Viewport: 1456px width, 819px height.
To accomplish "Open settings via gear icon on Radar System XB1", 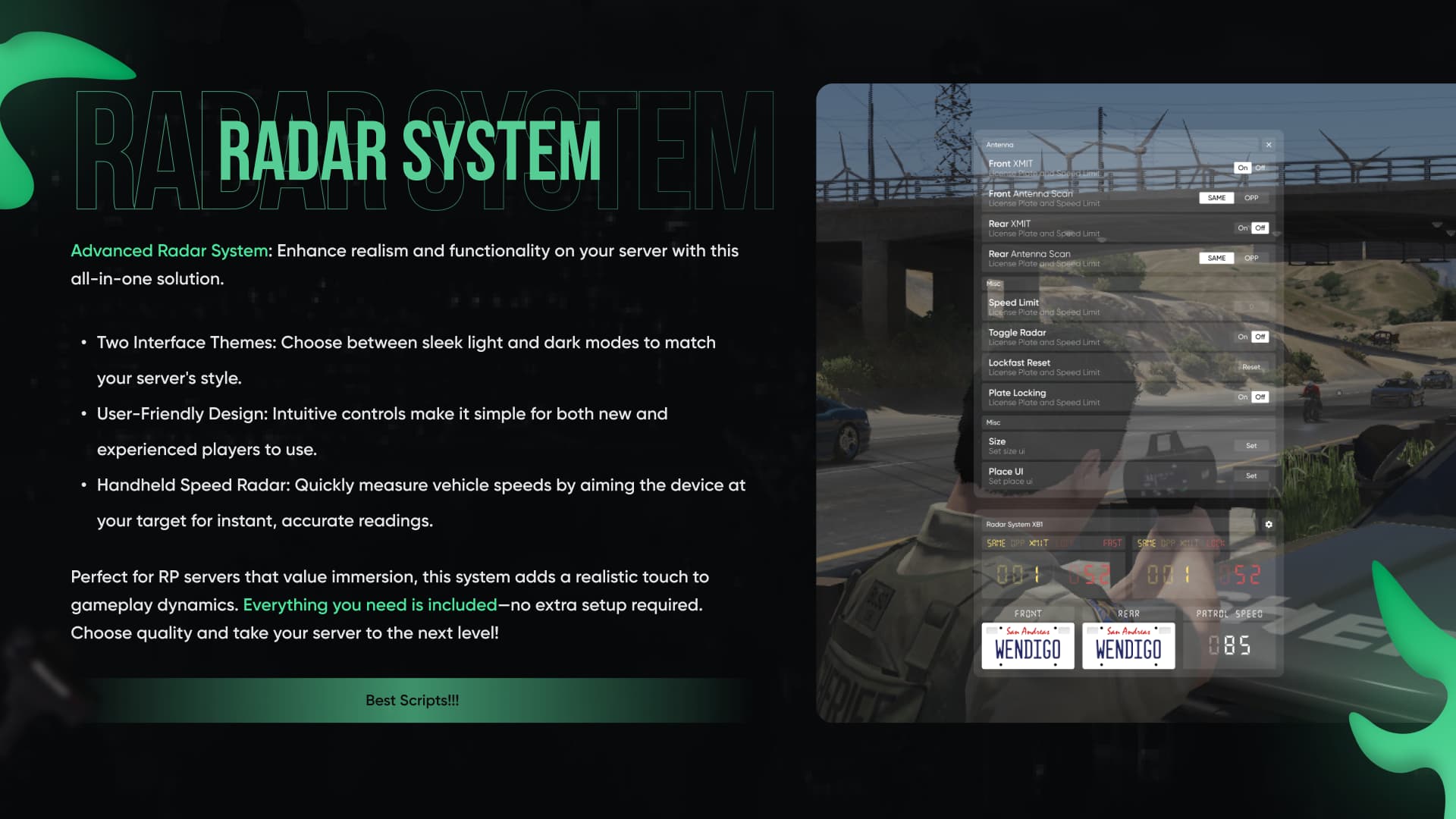I will click(1268, 524).
